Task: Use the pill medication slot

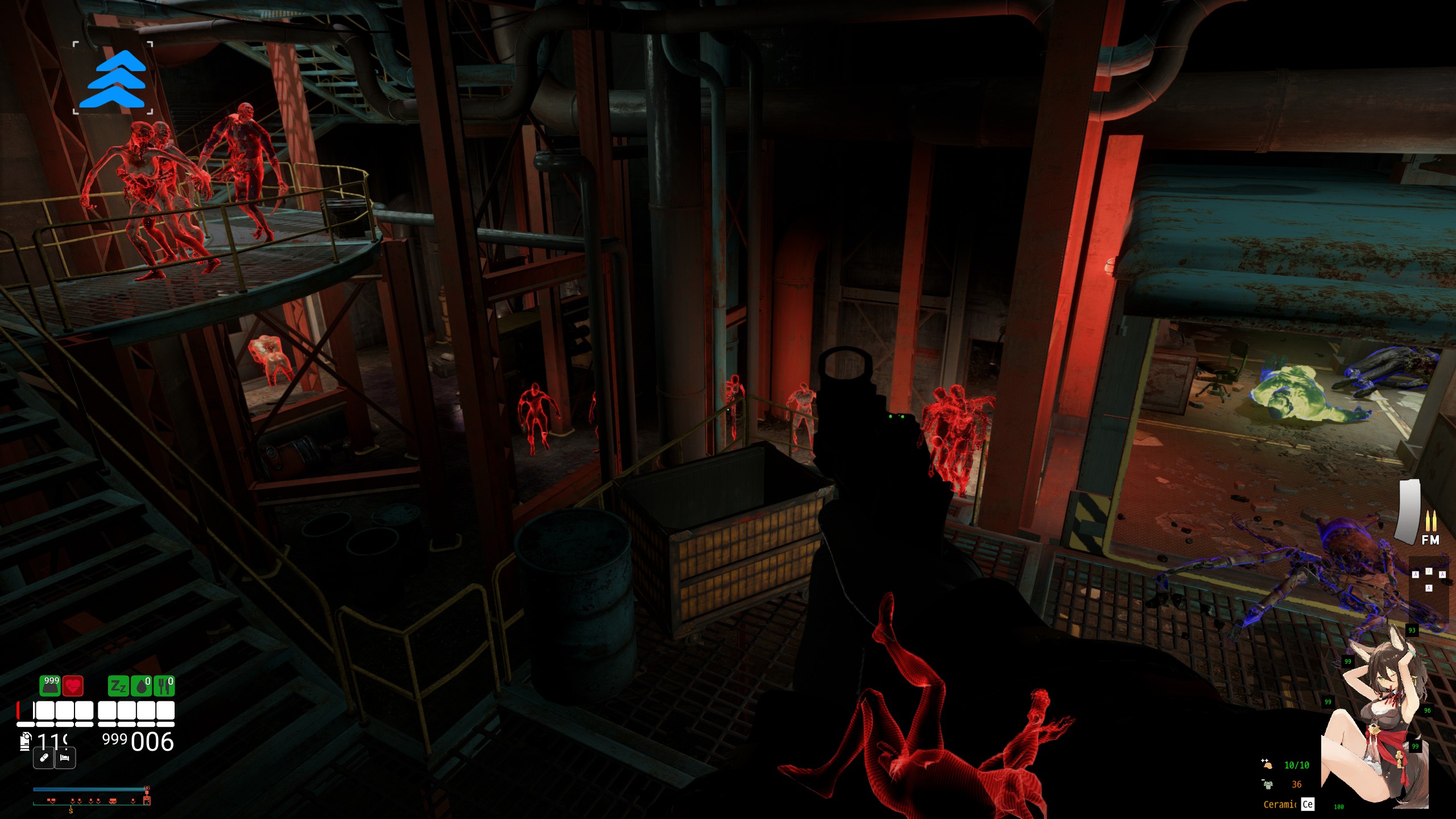Action: click(44, 758)
